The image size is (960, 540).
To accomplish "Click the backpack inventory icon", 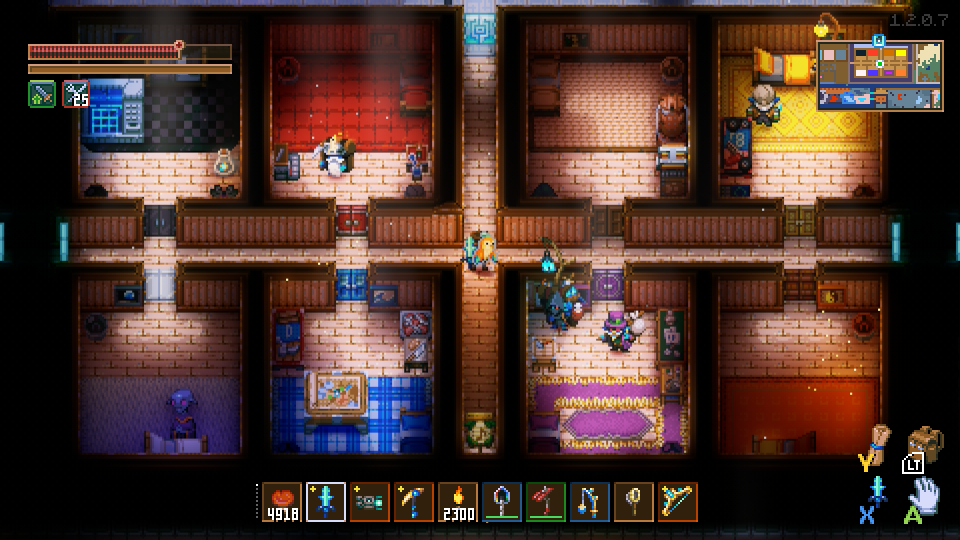I will coord(925,445).
